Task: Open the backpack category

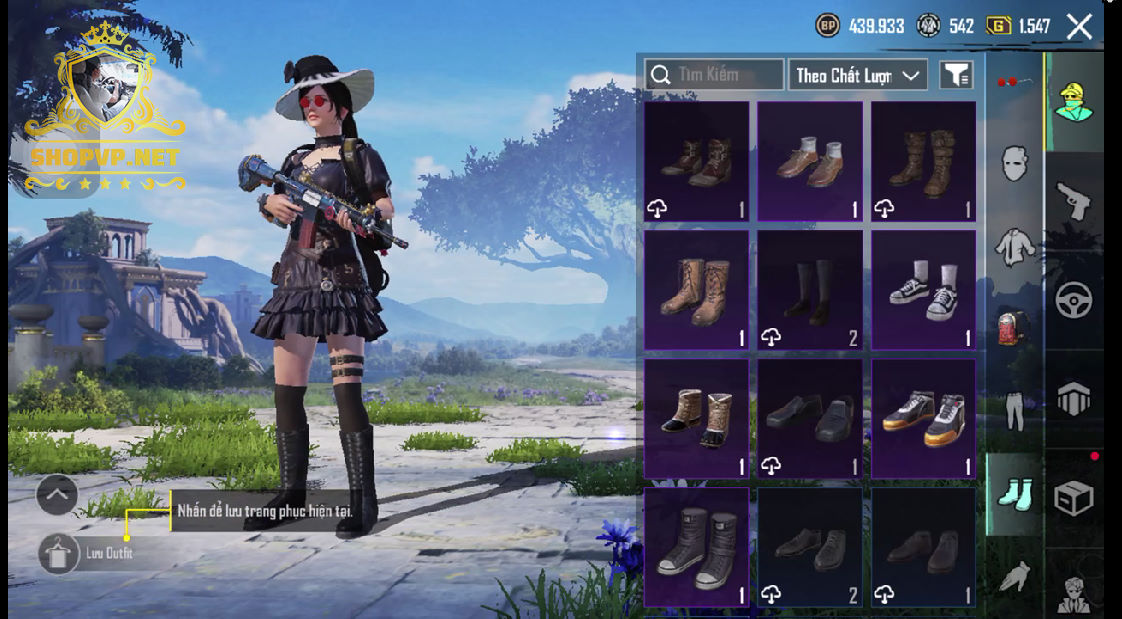Action: (1014, 327)
